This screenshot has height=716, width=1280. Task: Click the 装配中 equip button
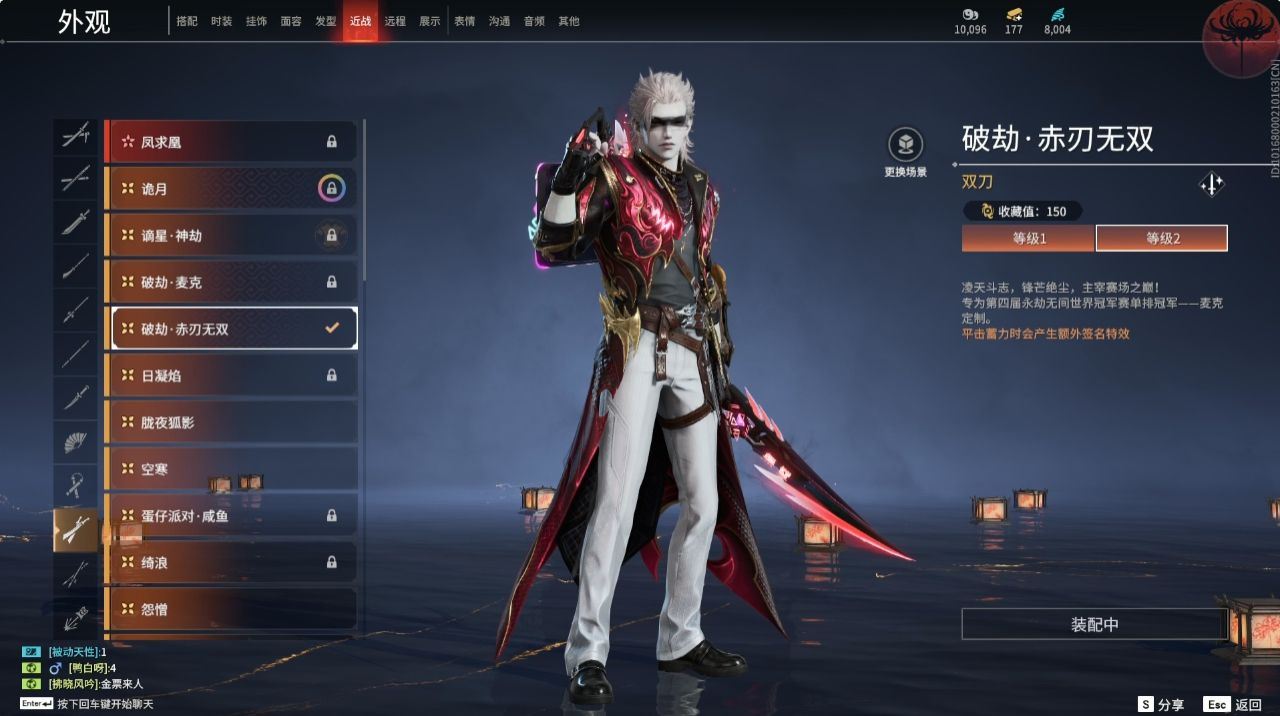[1094, 624]
